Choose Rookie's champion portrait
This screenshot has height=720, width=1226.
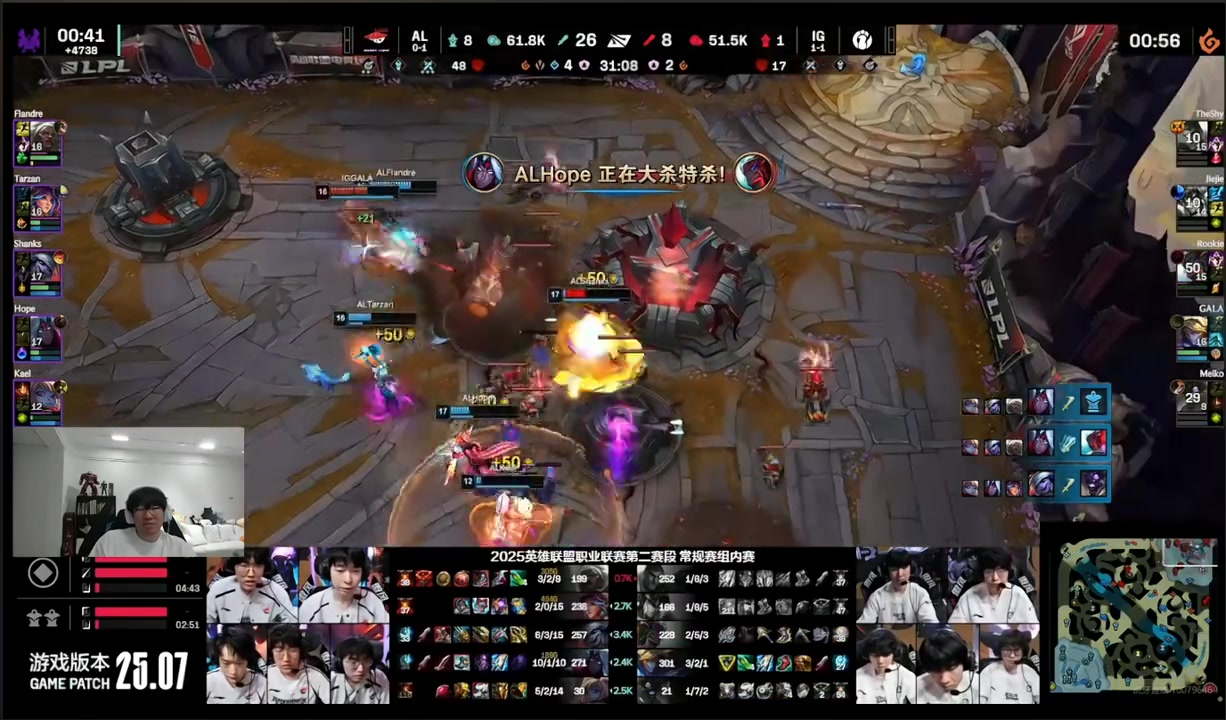[1195, 266]
